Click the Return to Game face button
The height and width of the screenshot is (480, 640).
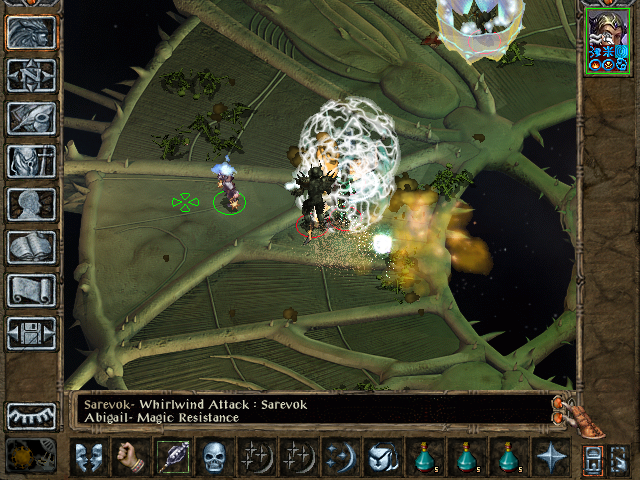[31, 31]
